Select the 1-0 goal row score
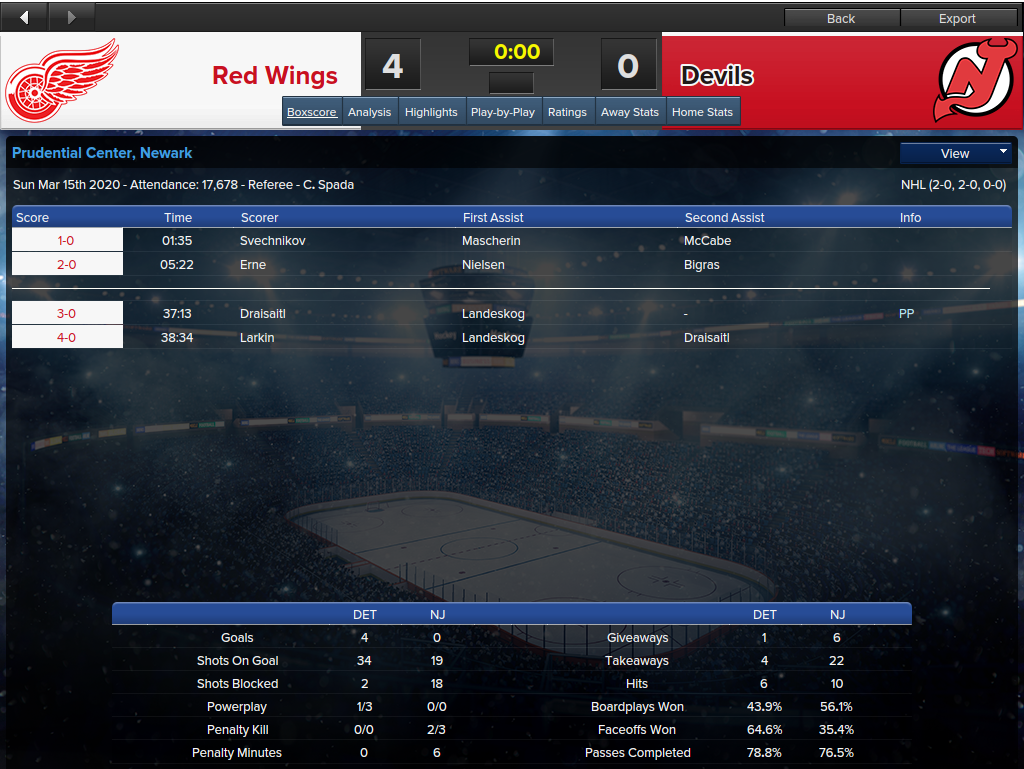 [66, 241]
